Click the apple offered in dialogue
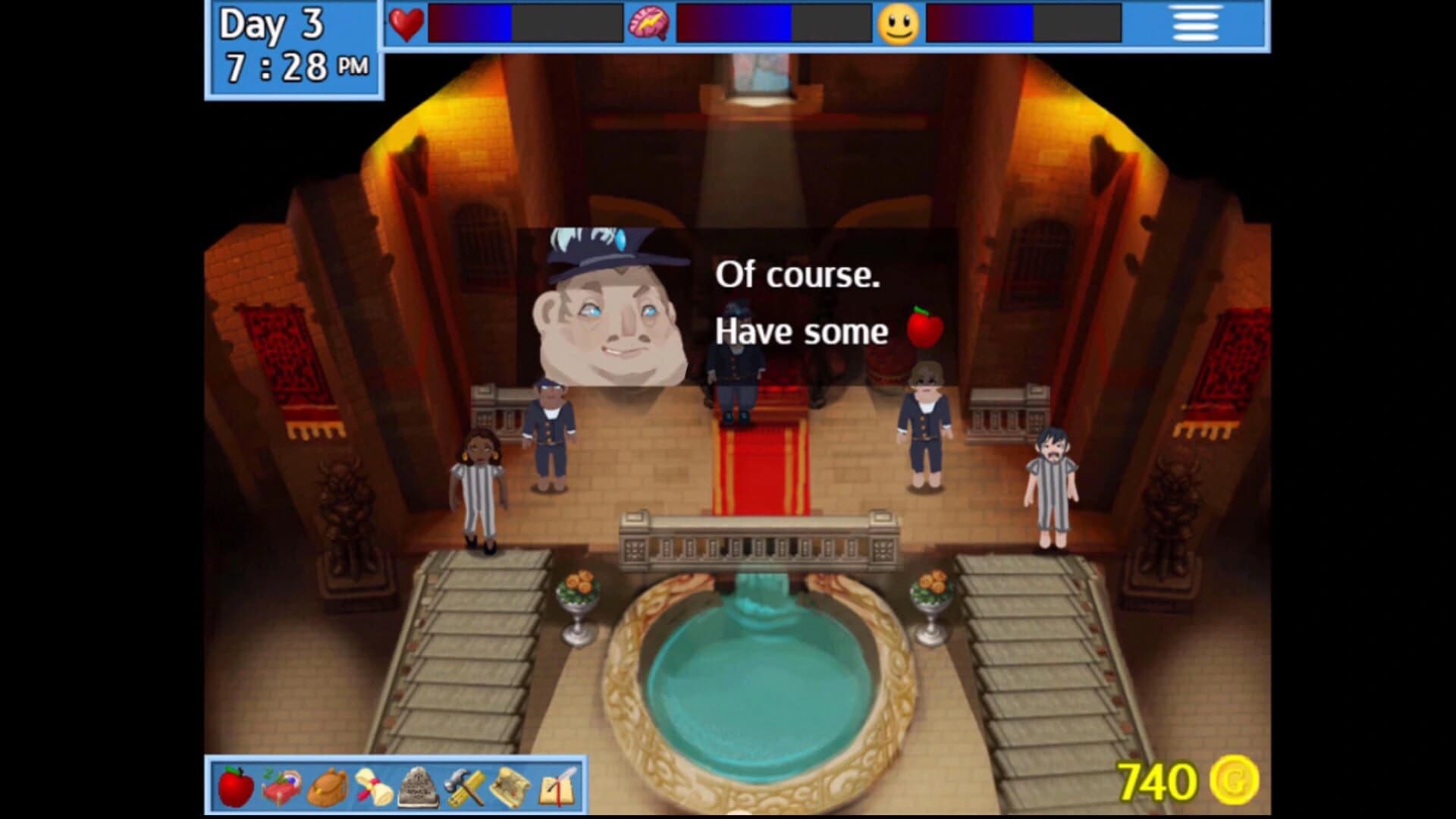The height and width of the screenshot is (819, 1456). coord(927,329)
